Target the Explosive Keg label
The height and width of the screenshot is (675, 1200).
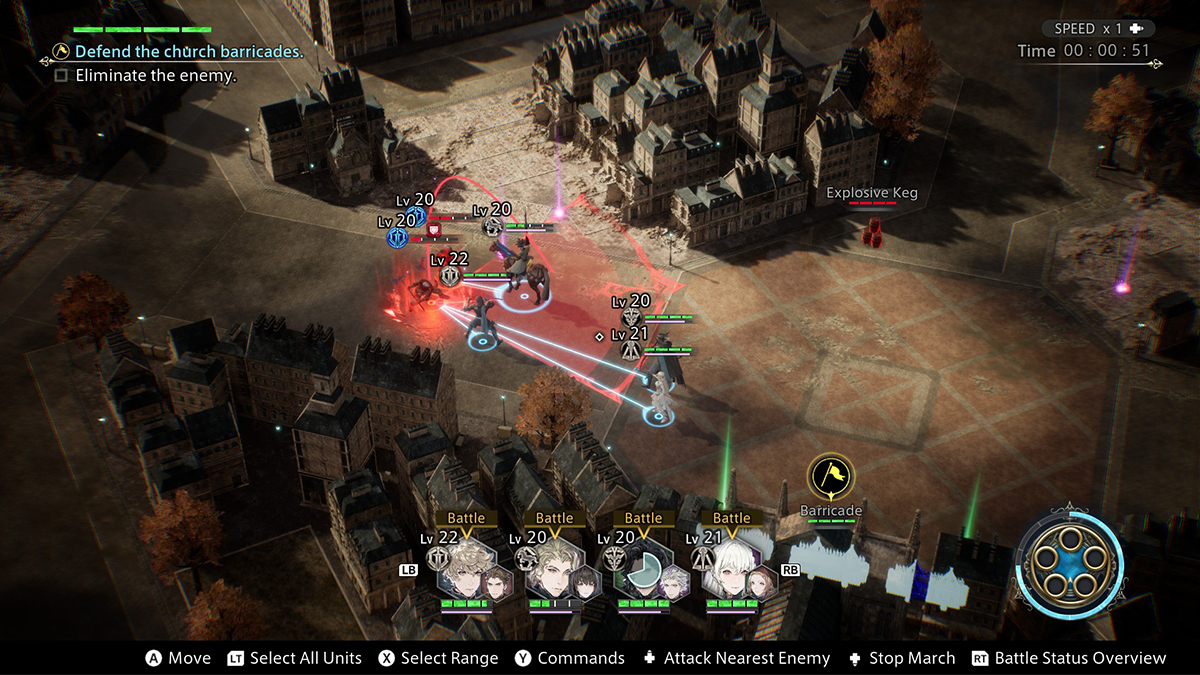[871, 193]
